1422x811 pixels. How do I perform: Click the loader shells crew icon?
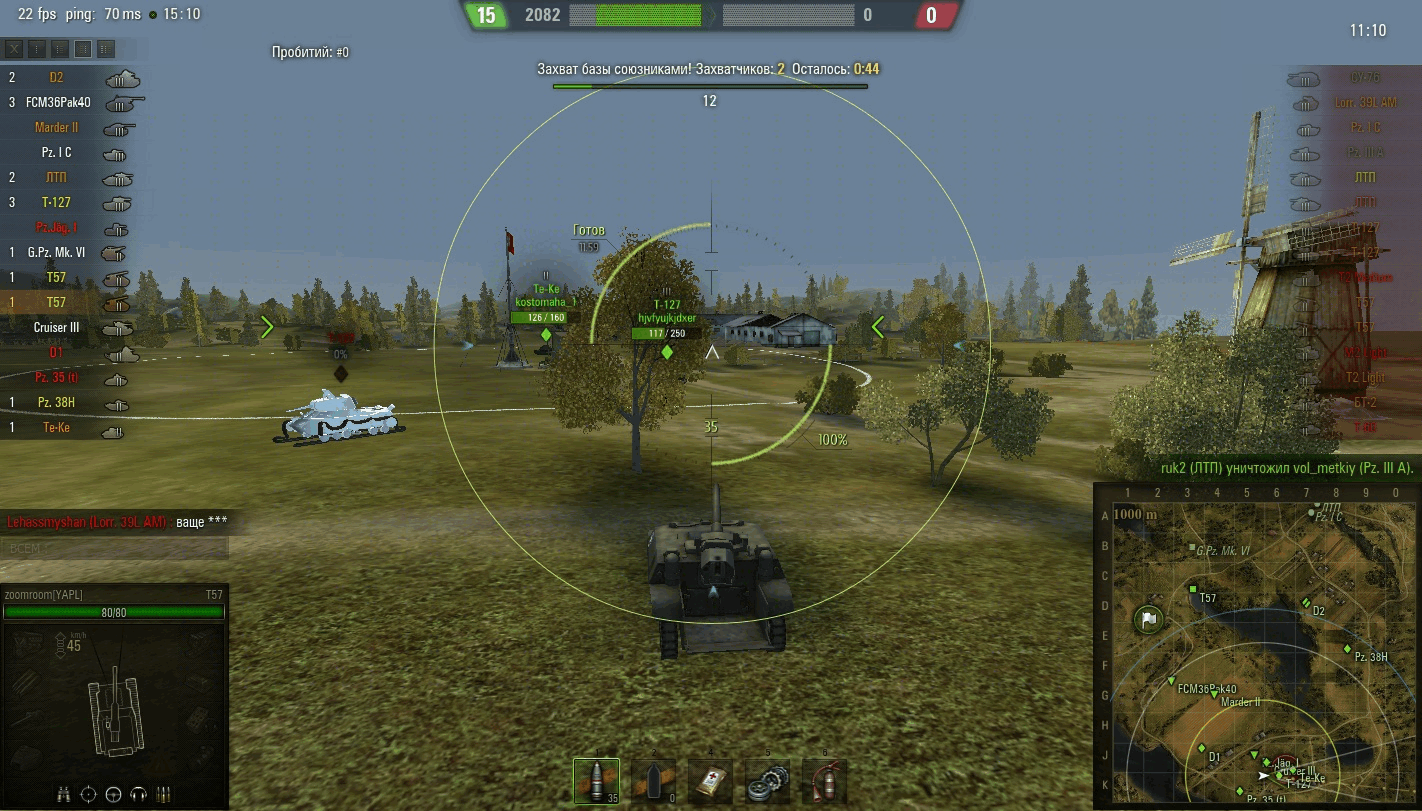click(164, 795)
